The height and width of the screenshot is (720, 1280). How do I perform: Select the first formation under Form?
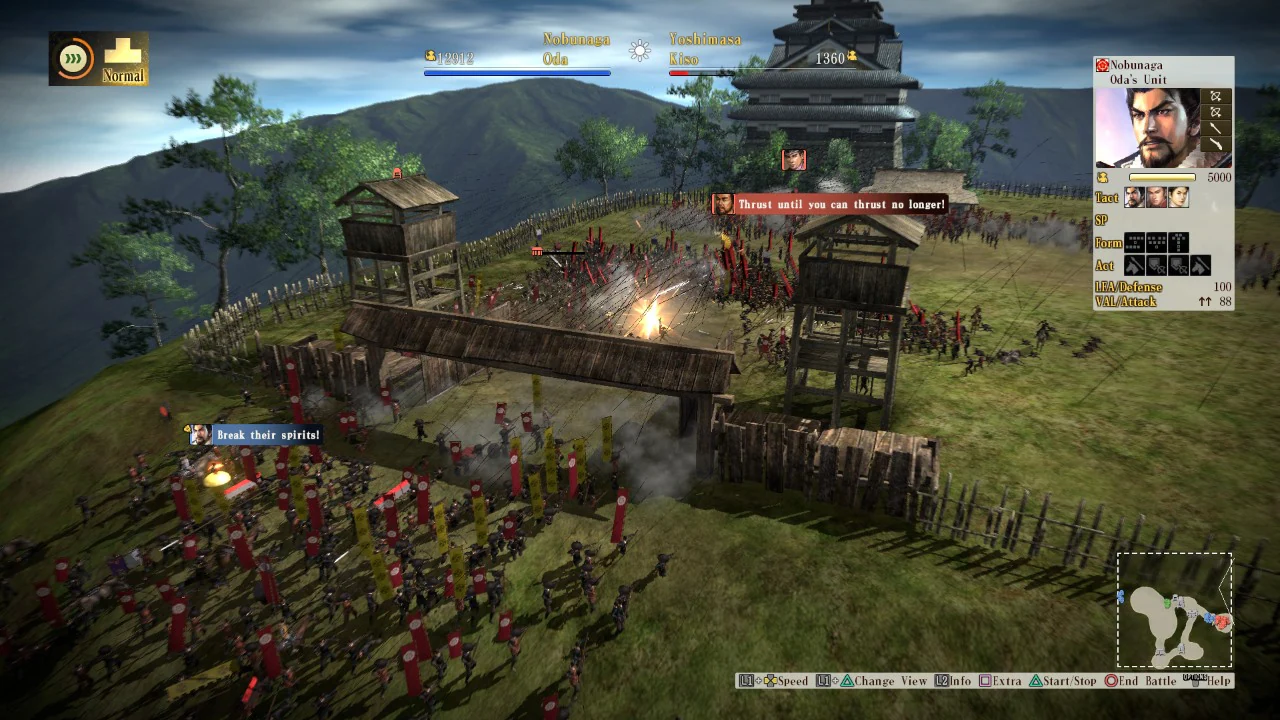point(1134,242)
